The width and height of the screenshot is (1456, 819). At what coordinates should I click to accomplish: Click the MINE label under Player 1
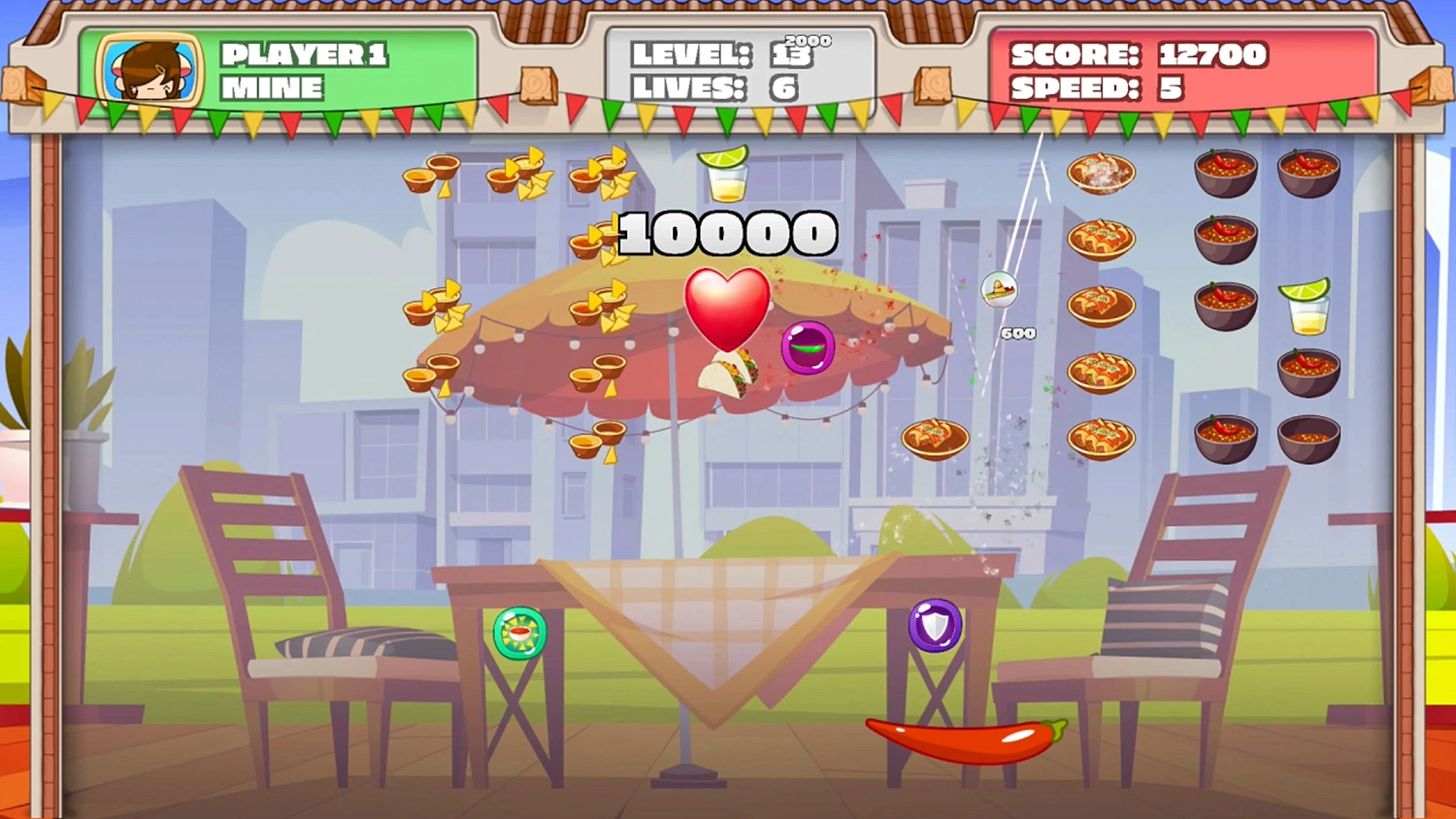click(x=272, y=88)
